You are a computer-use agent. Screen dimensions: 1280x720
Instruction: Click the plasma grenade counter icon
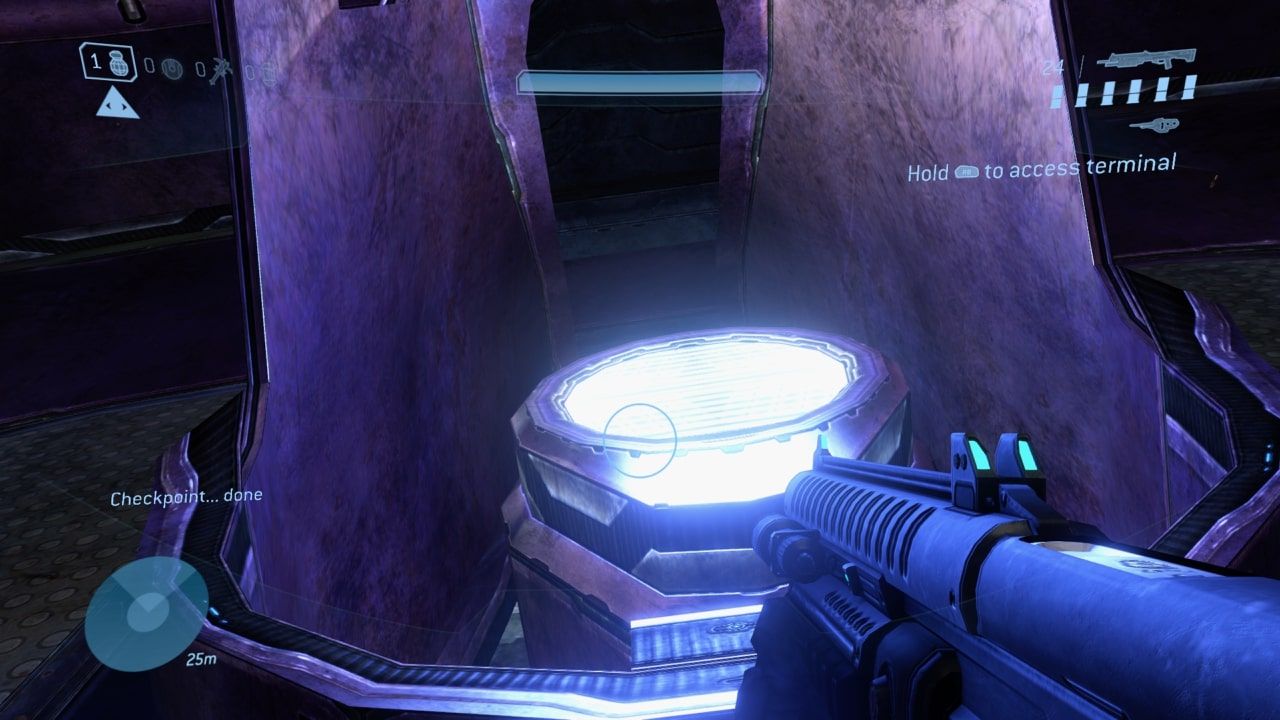click(x=172, y=67)
